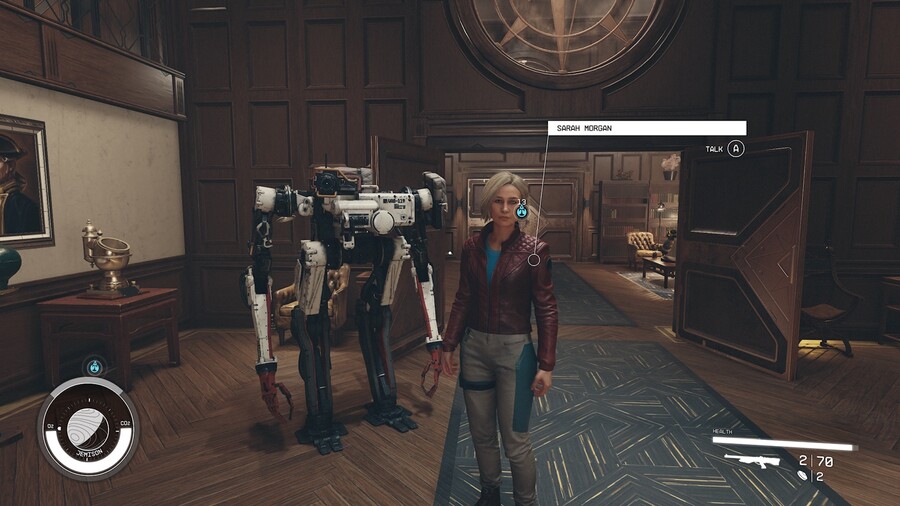Screen dimensions: 900x506
Task: Select the blue marker beside Sarah's head
Action: click(x=521, y=211)
